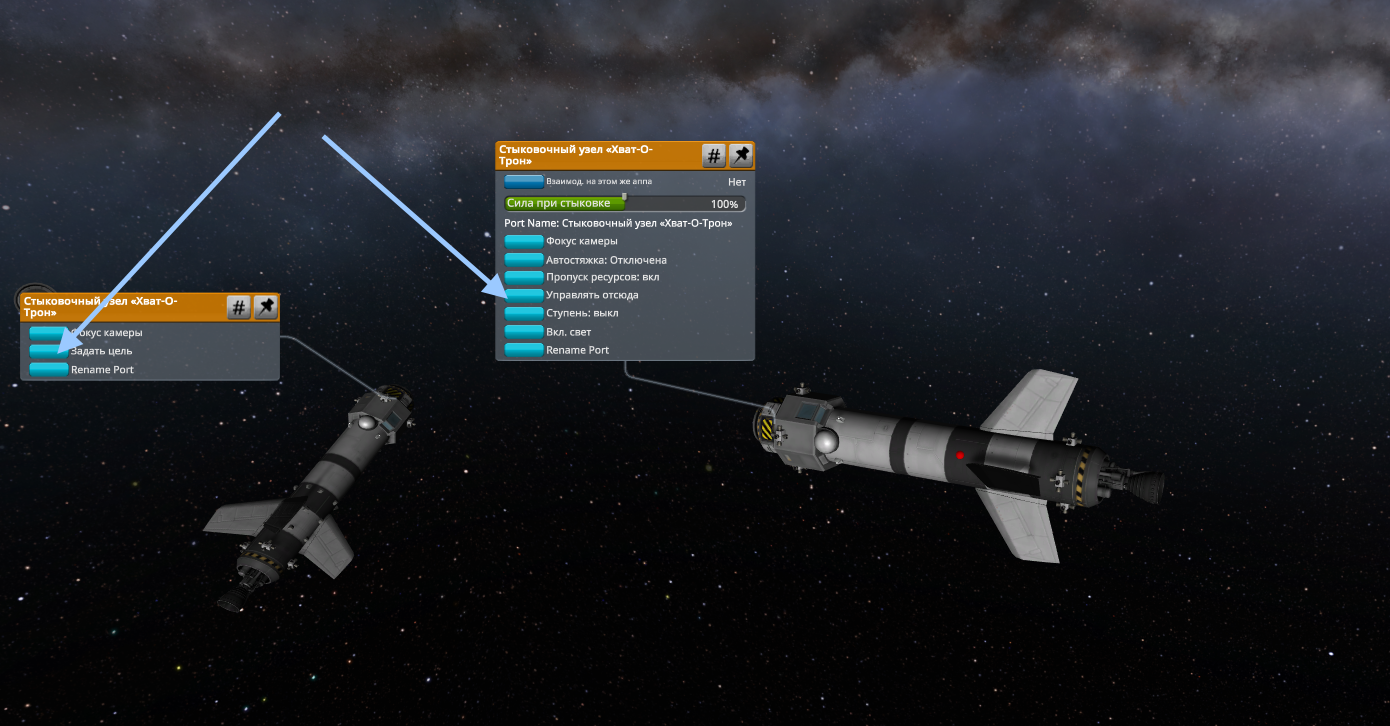
Task: Toggle Ступень: выкл button
Action: pos(524,313)
